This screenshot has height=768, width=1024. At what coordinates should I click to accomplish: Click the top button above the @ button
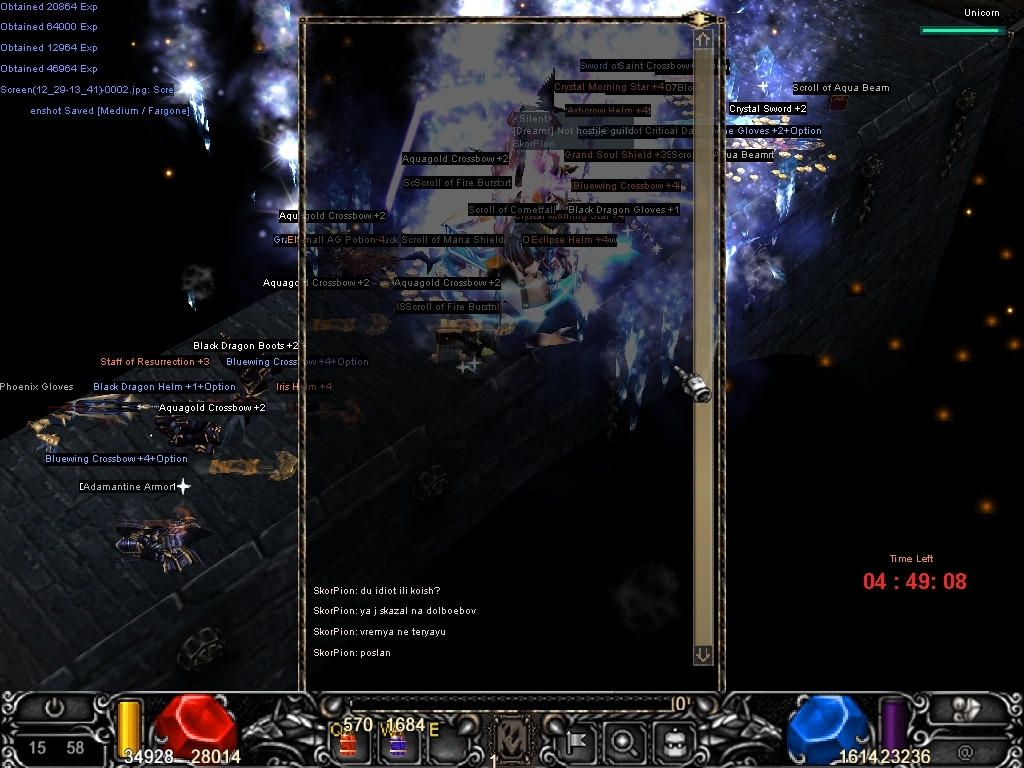pyautogui.click(x=966, y=708)
